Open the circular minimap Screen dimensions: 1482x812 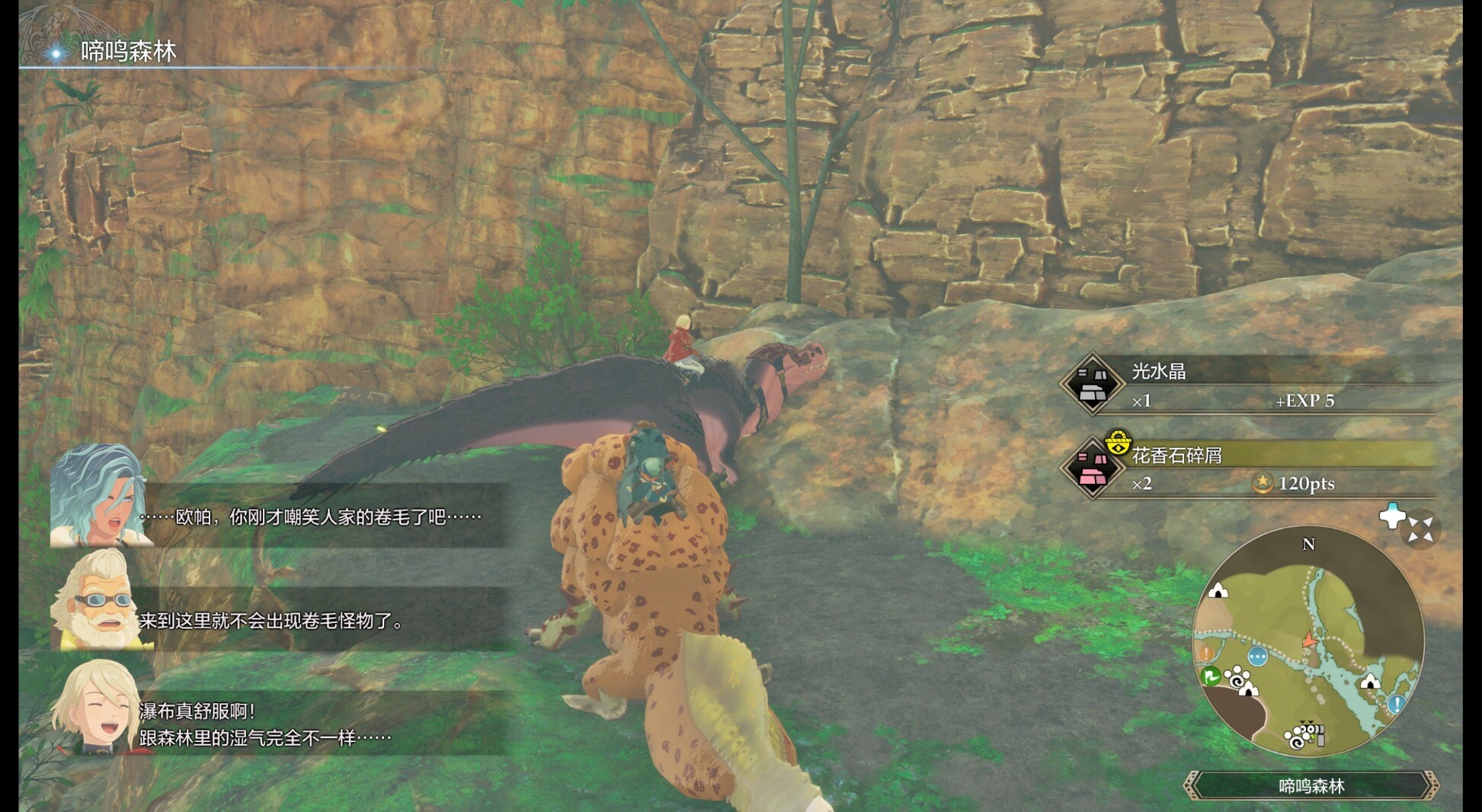(x=1308, y=641)
